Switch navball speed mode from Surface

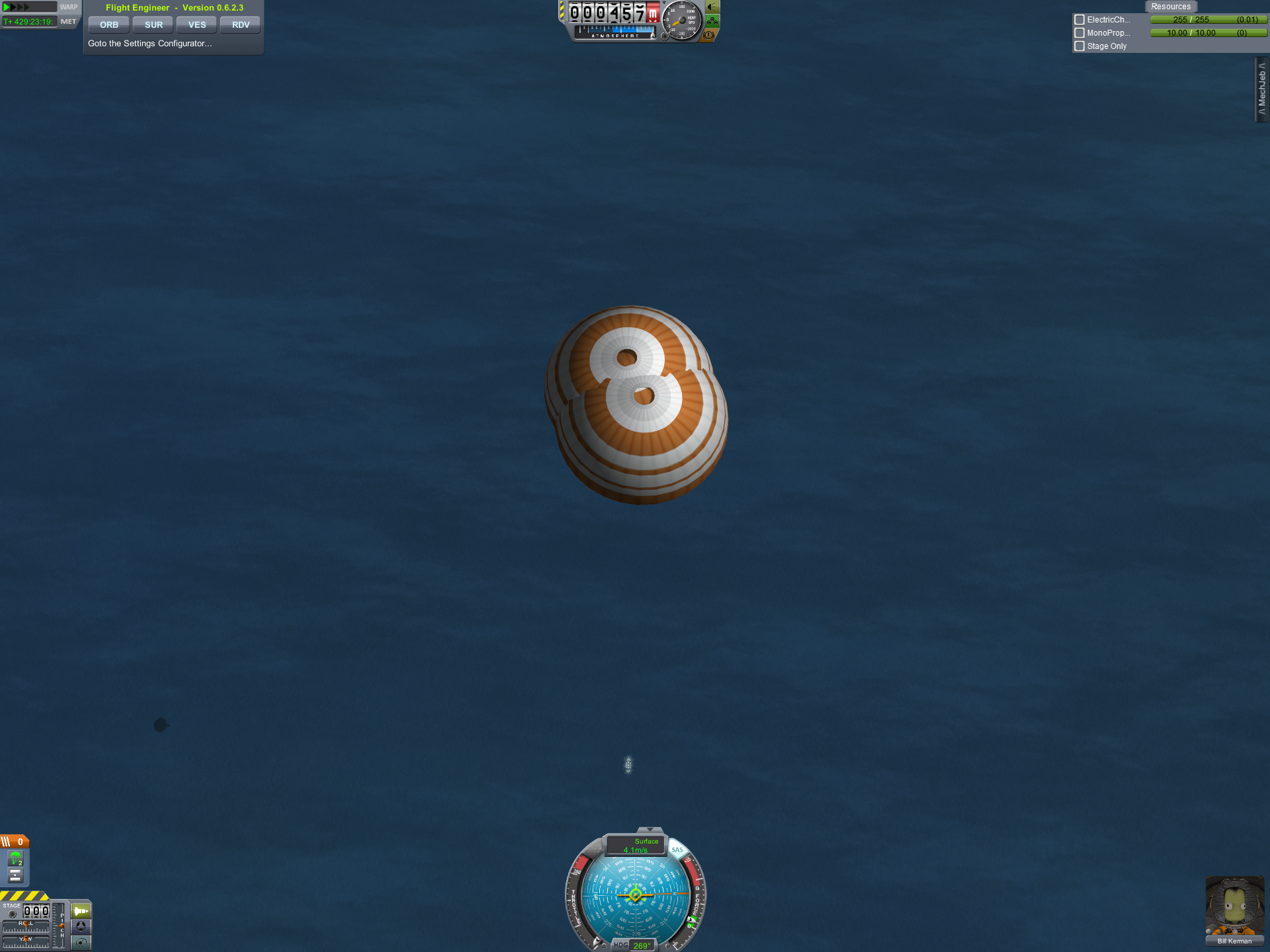tap(636, 846)
